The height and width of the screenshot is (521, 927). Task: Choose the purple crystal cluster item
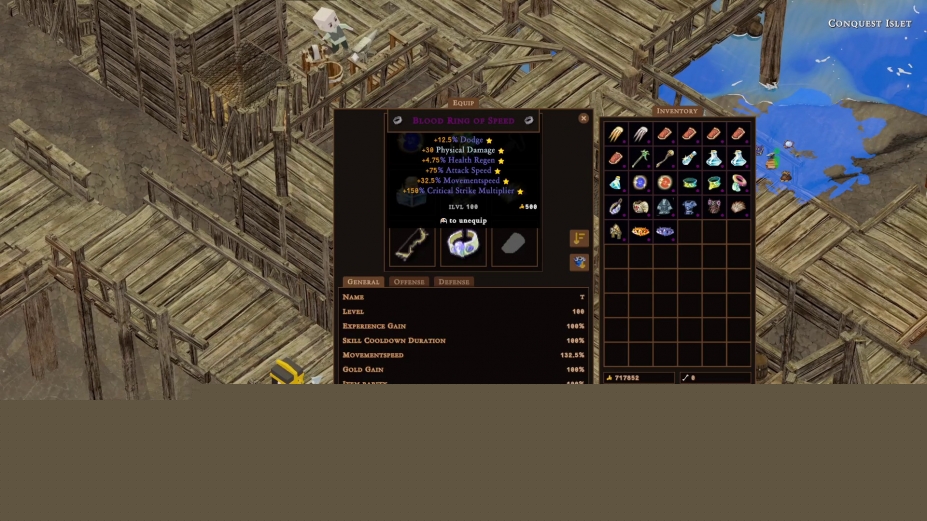pyautogui.click(x=665, y=232)
